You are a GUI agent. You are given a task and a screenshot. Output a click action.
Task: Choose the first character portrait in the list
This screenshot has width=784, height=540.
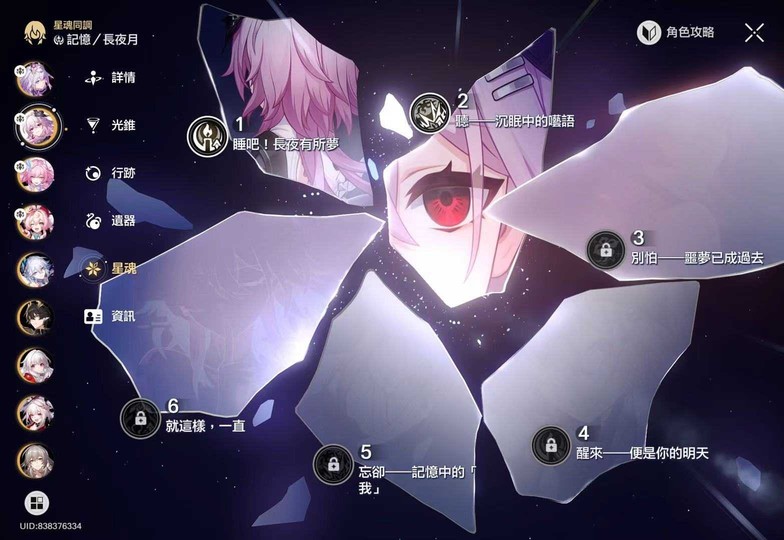point(35,76)
